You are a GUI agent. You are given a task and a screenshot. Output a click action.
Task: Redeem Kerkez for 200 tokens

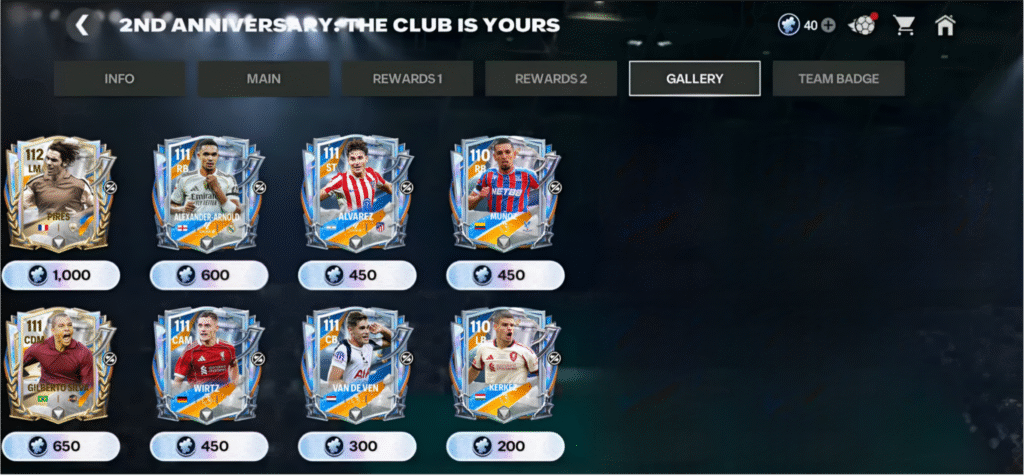505,446
